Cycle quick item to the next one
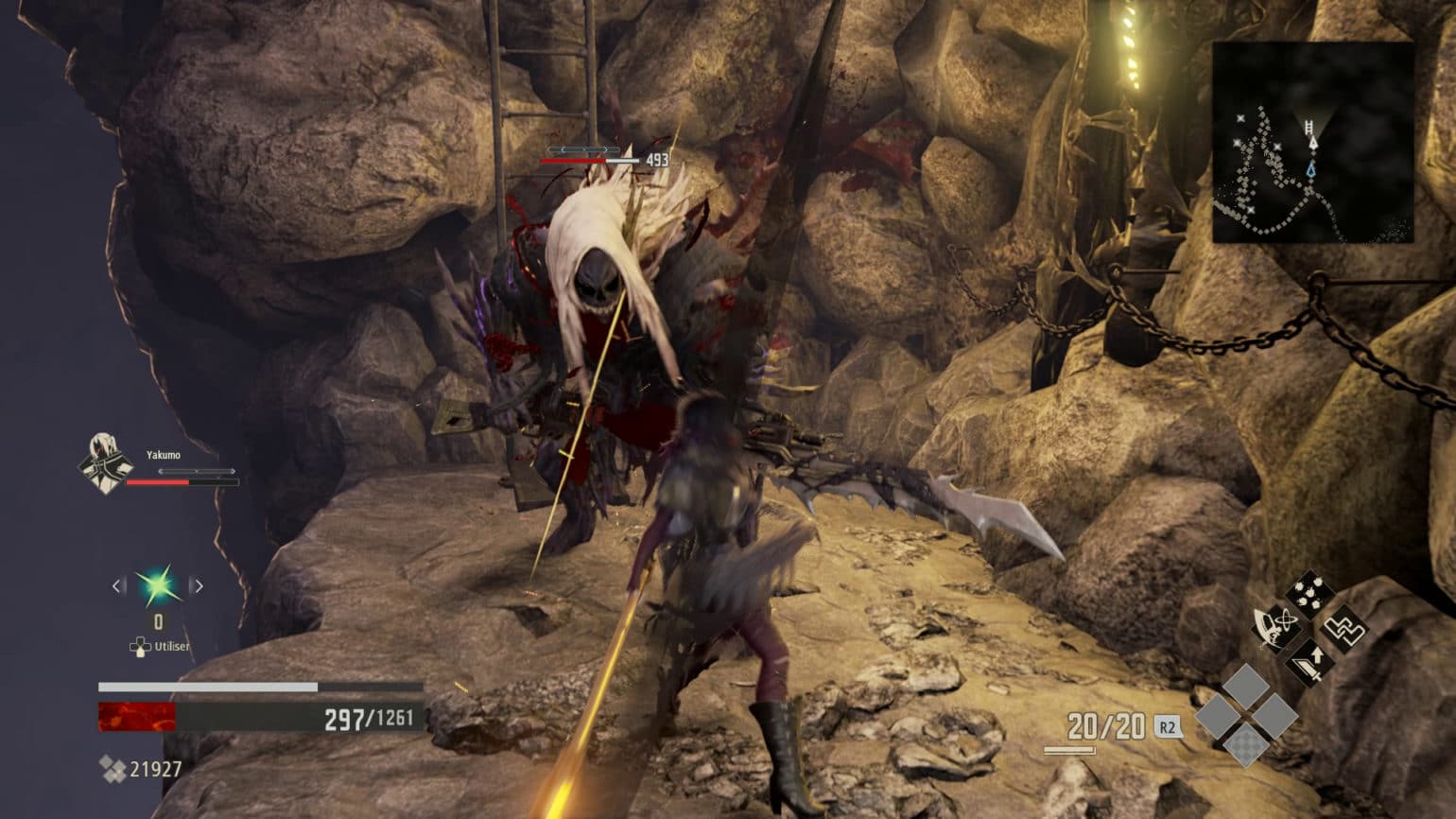The width and height of the screenshot is (1456, 819). tap(199, 586)
